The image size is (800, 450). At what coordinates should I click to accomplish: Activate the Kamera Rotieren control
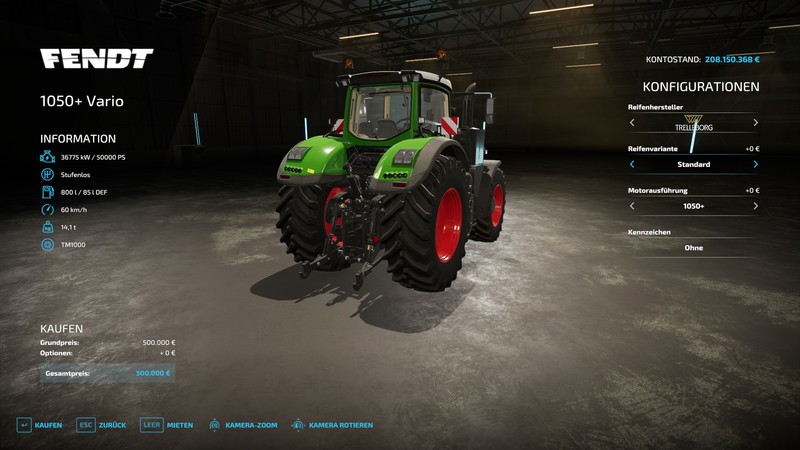tap(331, 425)
